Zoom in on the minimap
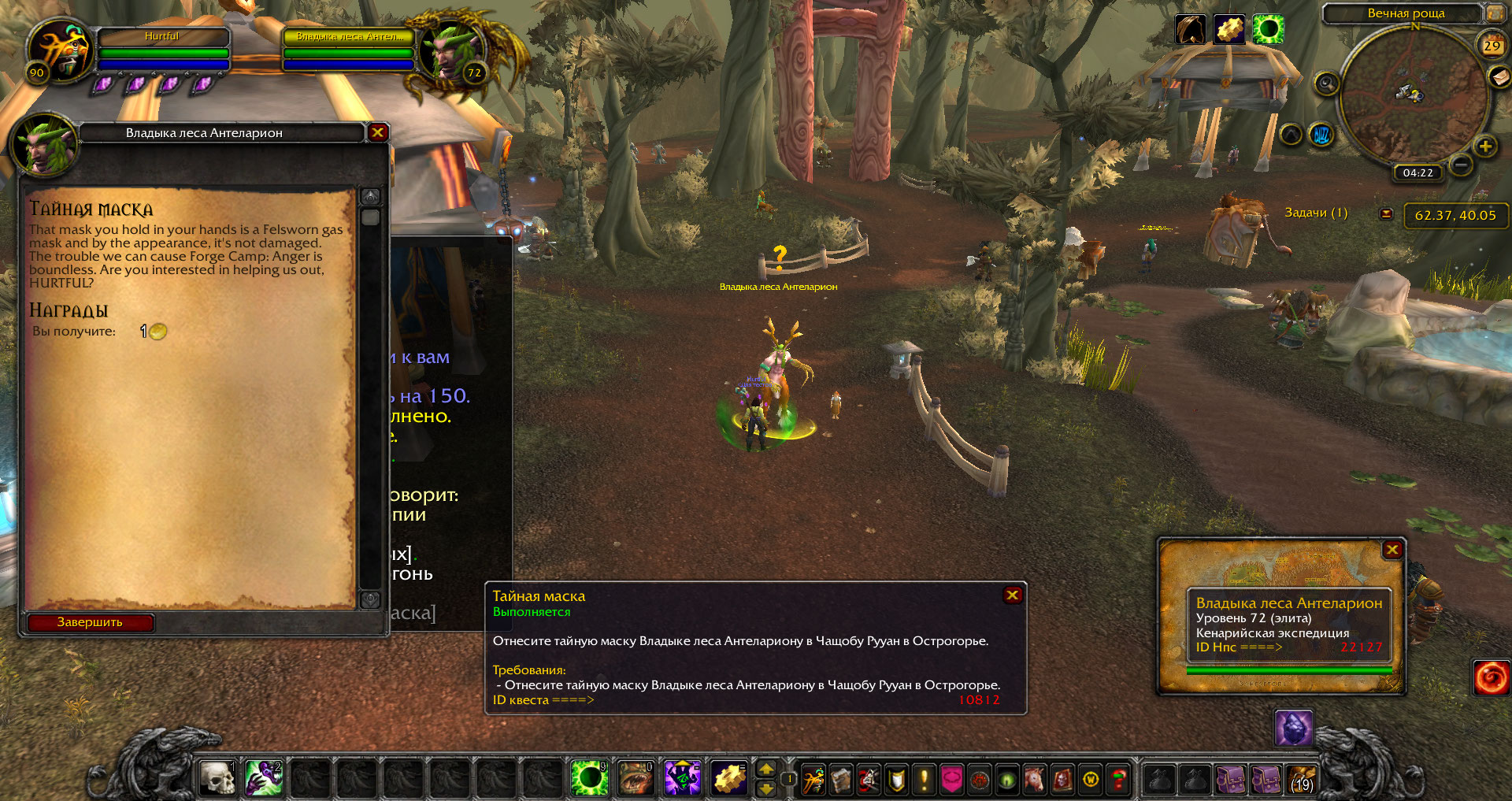1512x801 pixels. pyautogui.click(x=1485, y=146)
